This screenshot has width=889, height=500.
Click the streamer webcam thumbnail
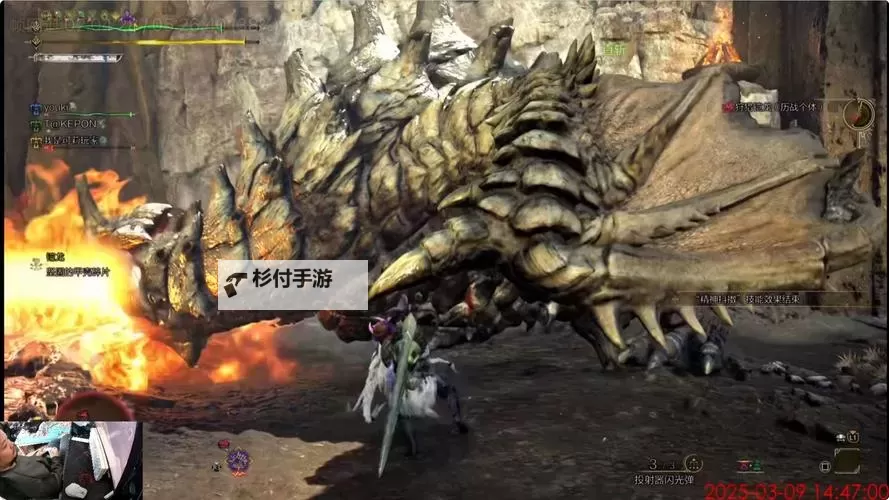tap(71, 460)
